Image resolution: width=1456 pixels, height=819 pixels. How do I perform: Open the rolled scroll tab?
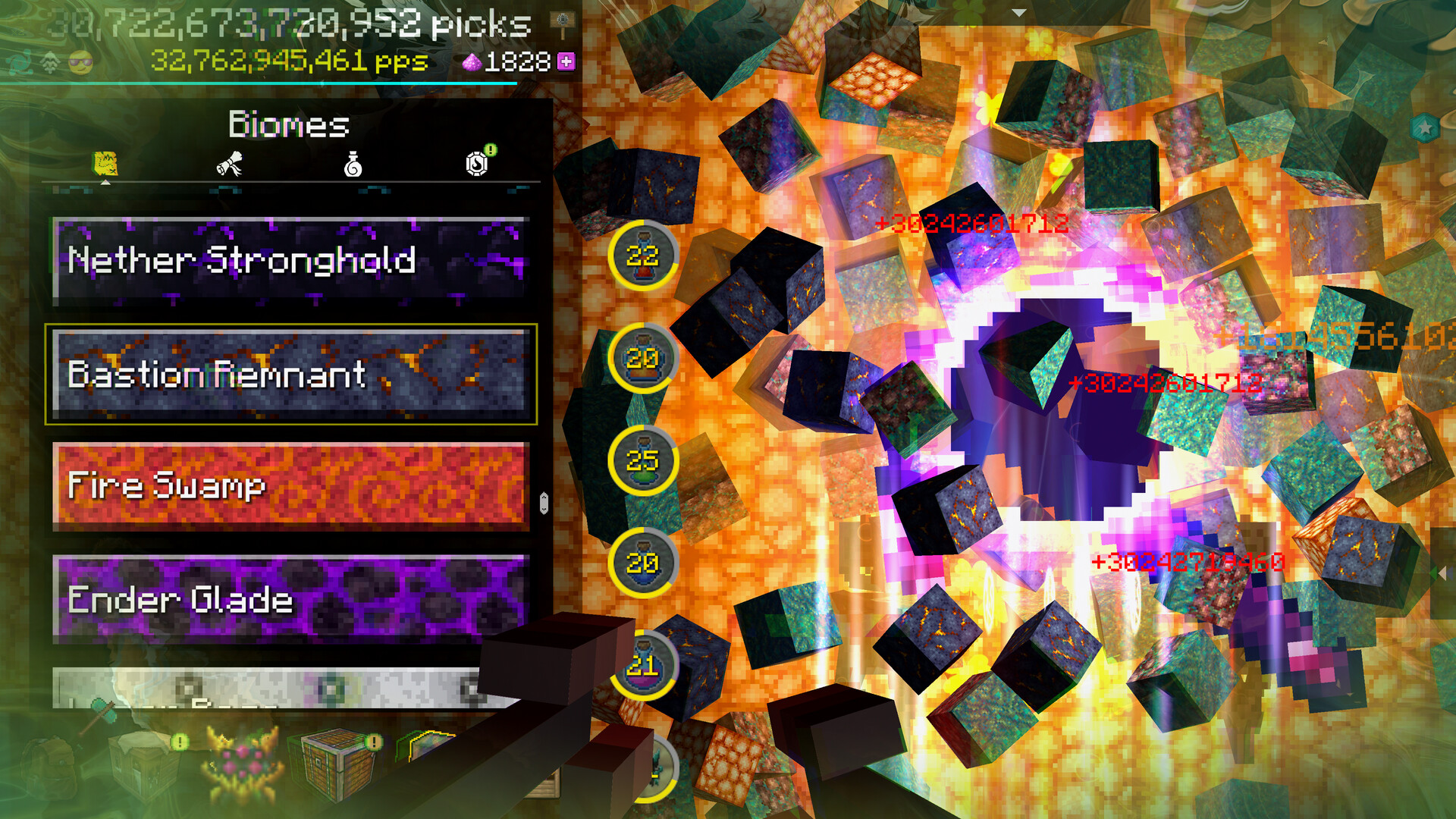pos(229,164)
